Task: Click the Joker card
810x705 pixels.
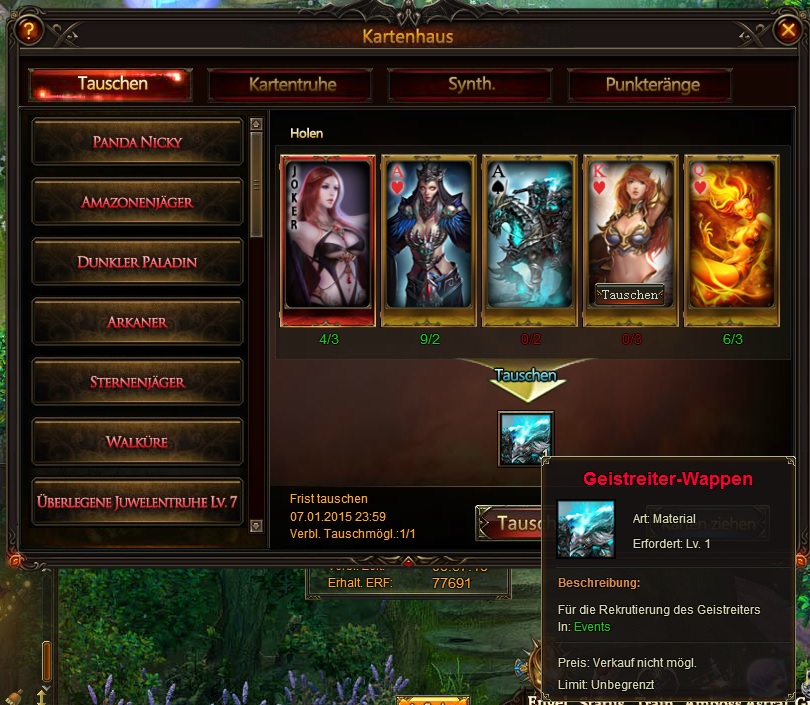Action: 329,240
